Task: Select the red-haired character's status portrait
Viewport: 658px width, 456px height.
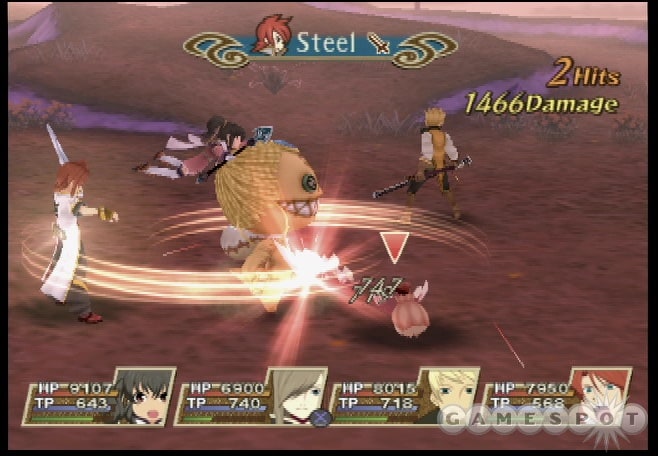Action: pyautogui.click(x=598, y=396)
